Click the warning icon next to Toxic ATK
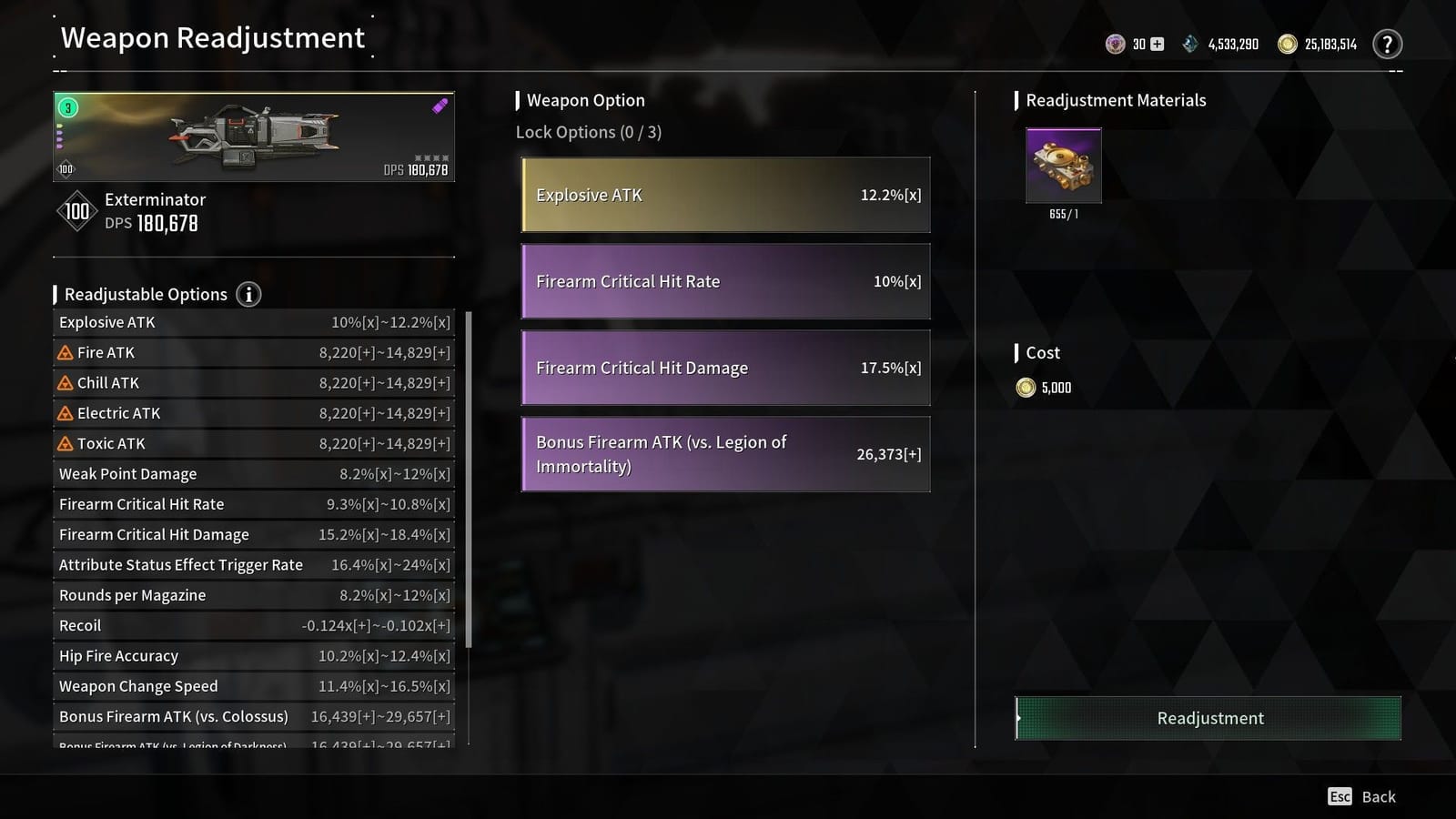The image size is (1456, 819). coord(66,443)
